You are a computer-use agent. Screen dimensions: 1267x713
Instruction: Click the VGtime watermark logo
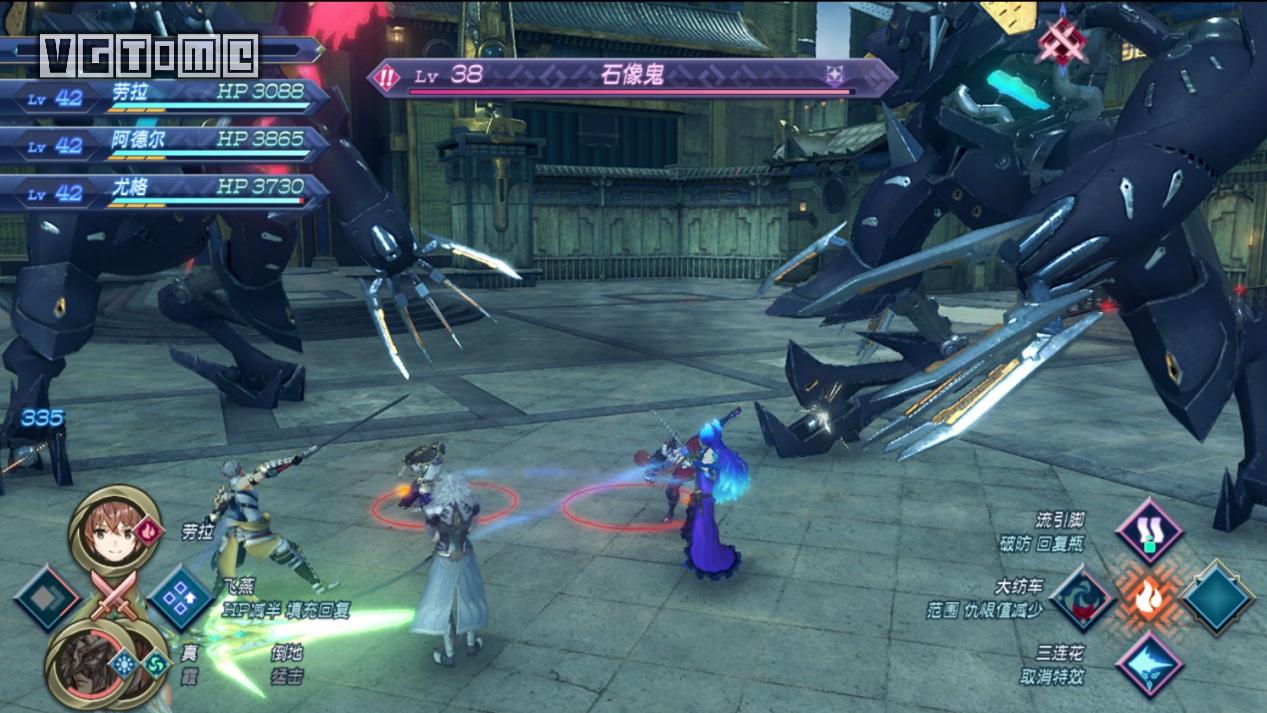pos(149,55)
